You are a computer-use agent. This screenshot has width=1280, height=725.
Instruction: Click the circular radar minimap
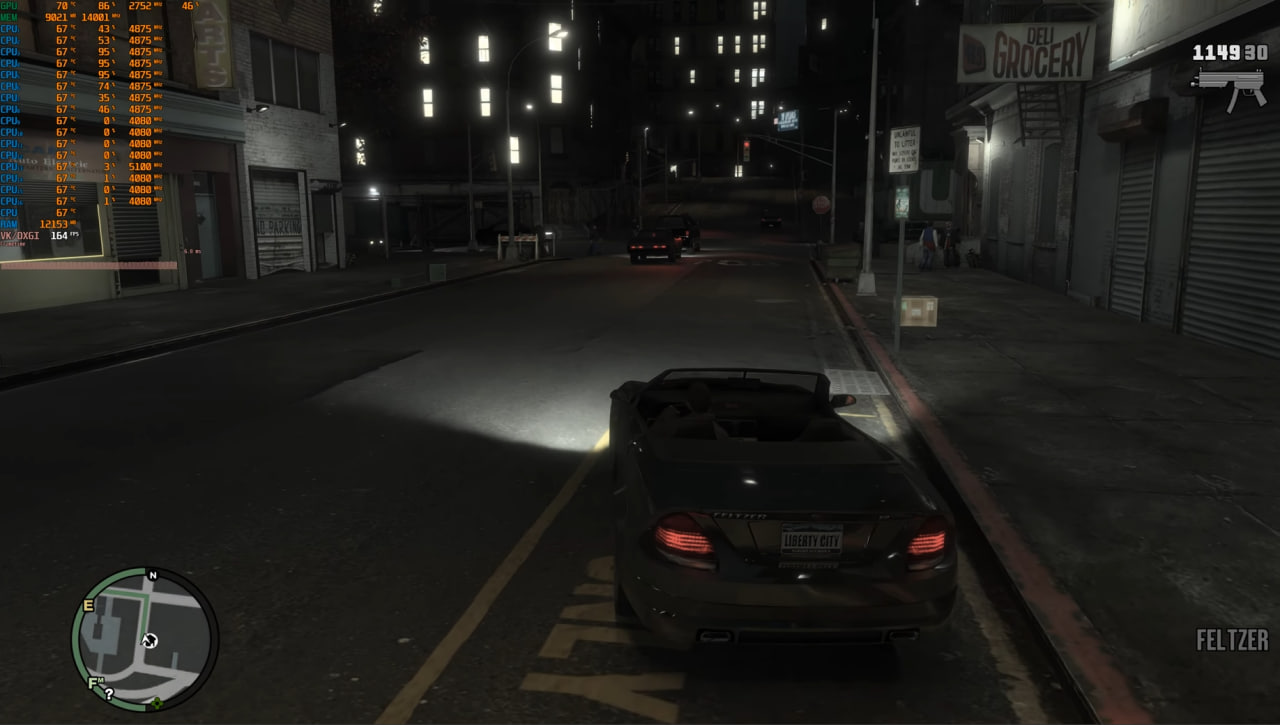(x=145, y=639)
